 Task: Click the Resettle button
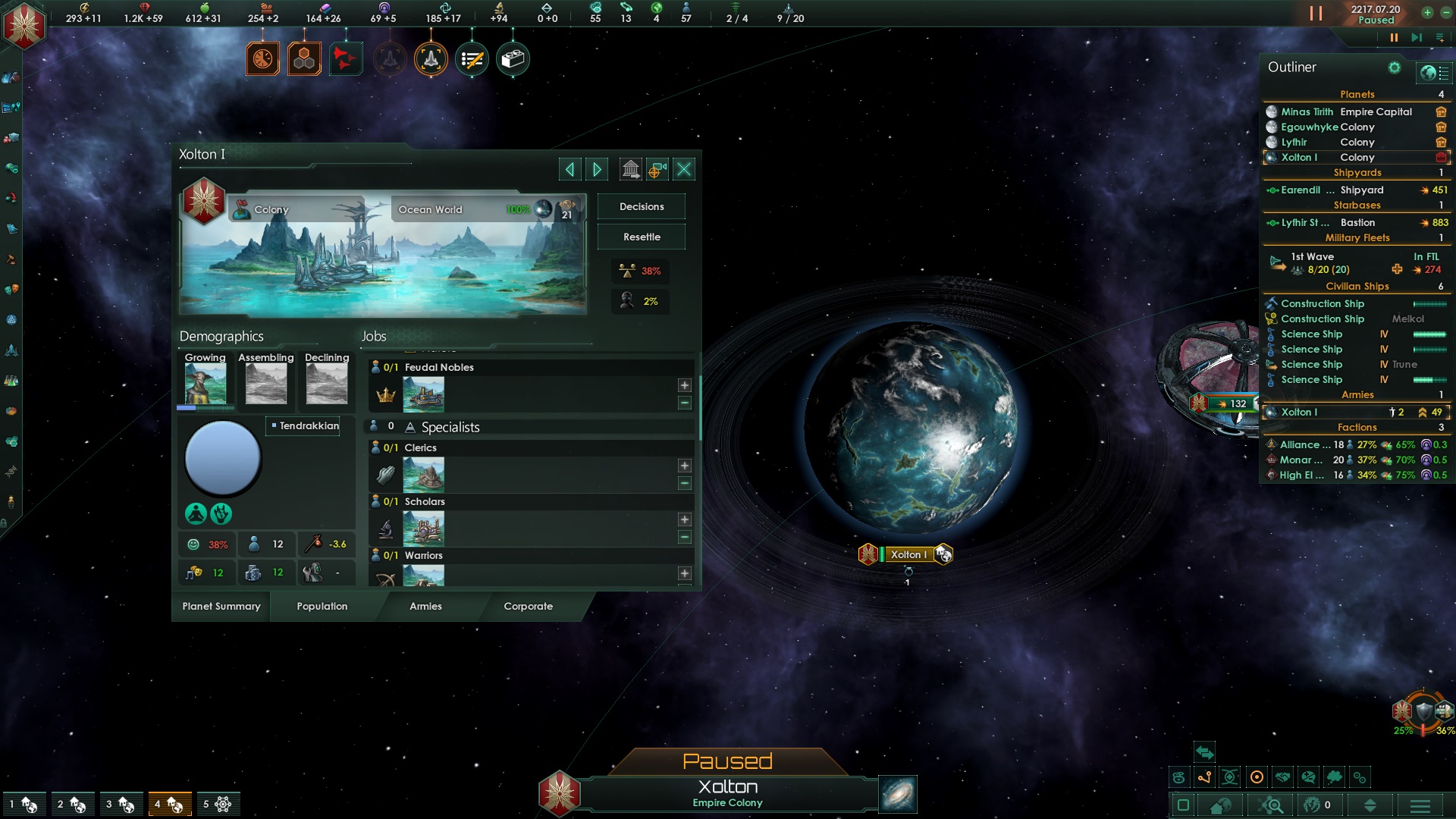(x=642, y=237)
